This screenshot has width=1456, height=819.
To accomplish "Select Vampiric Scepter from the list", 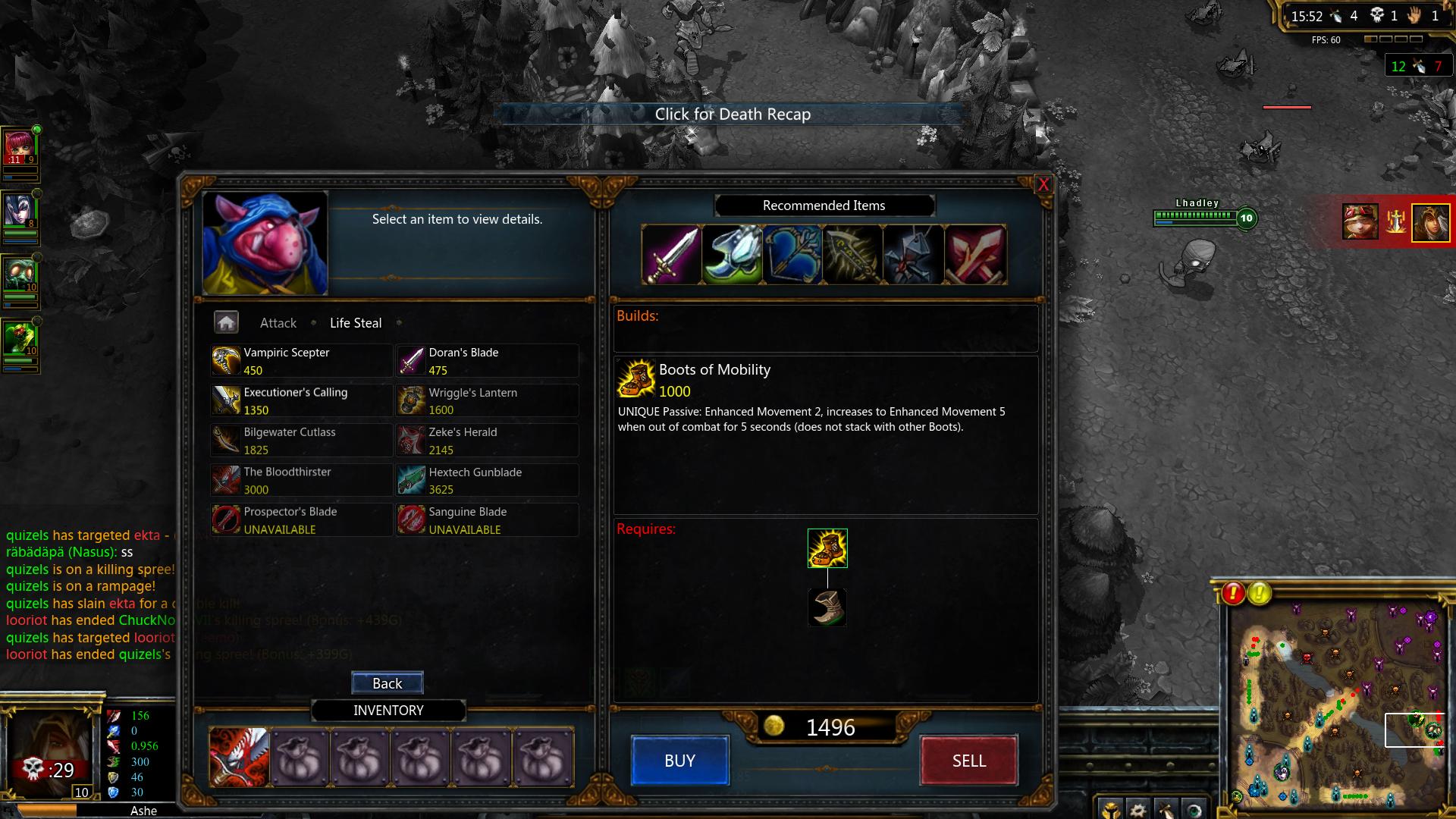I will pos(301,361).
